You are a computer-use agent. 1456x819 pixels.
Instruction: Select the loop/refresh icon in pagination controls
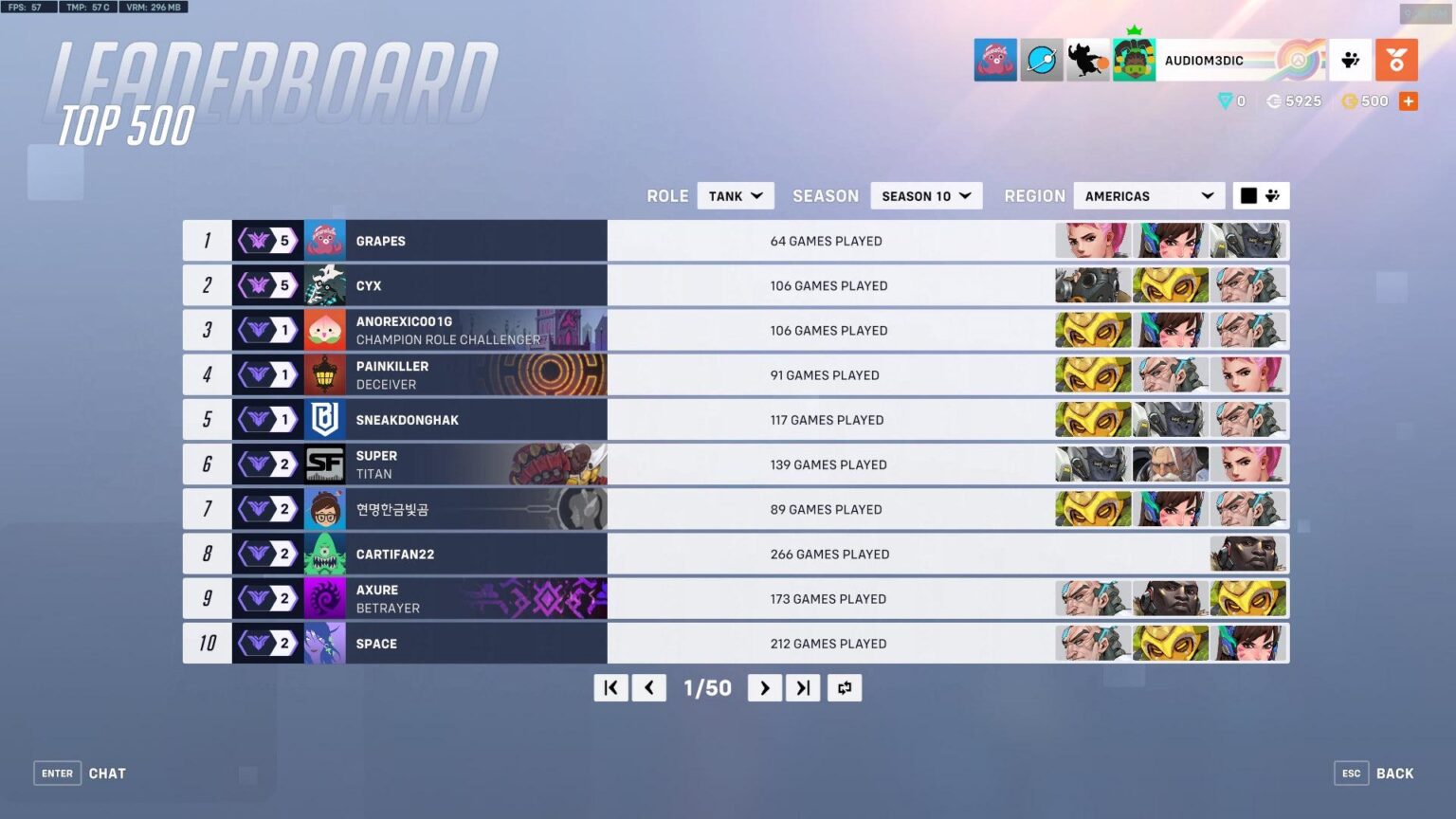(844, 687)
